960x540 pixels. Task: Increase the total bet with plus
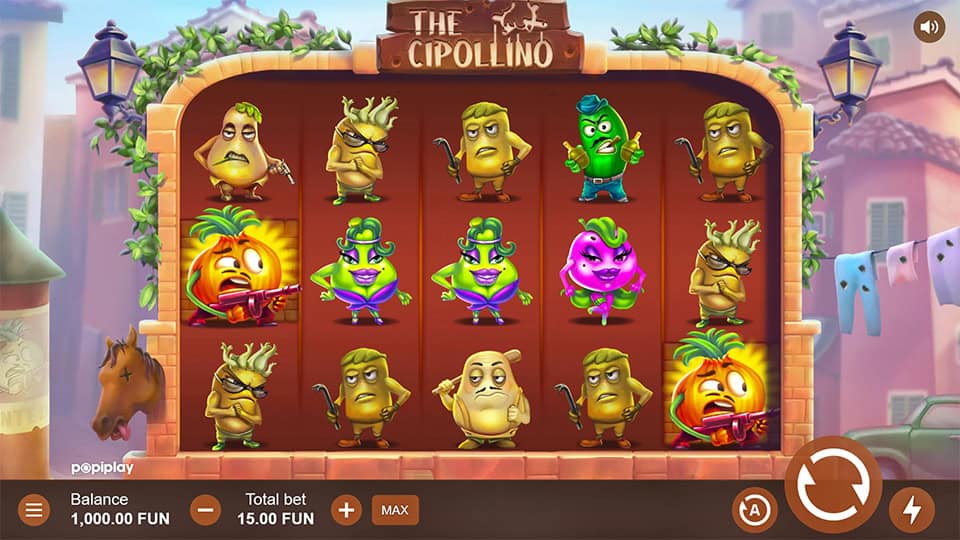[x=346, y=510]
